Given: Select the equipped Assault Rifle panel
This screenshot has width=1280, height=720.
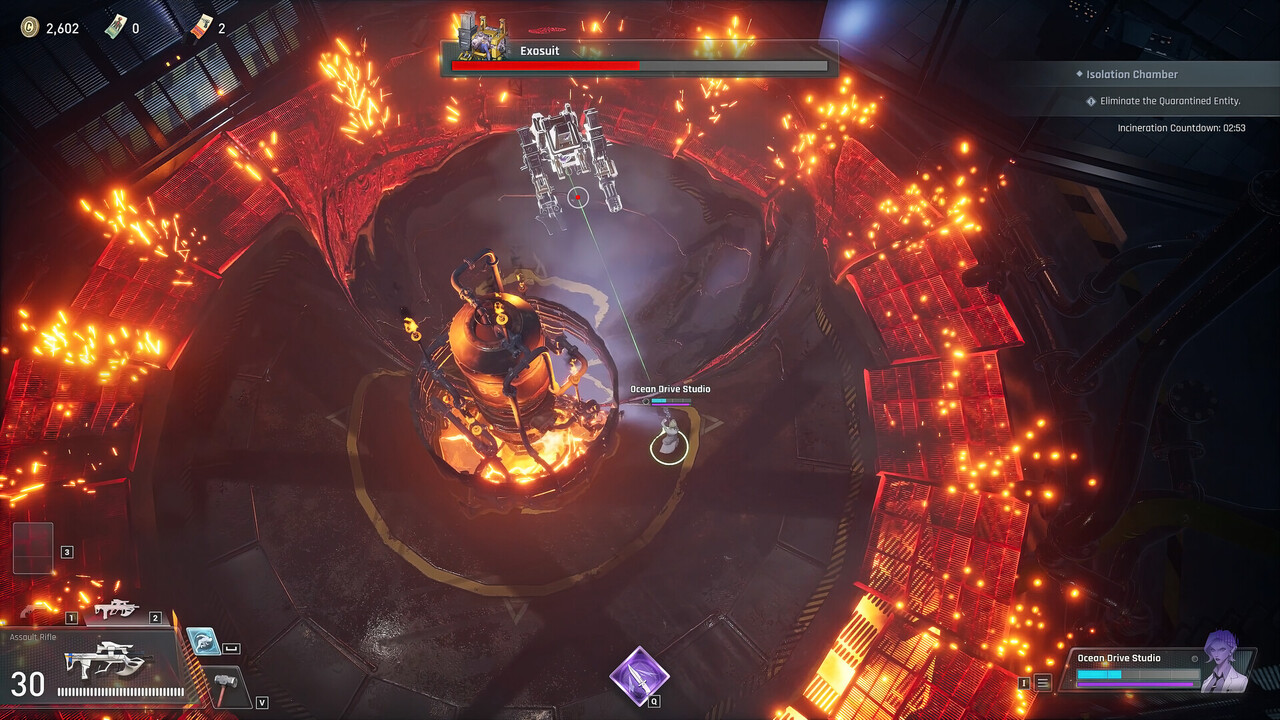Looking at the screenshot, I should coord(95,664).
